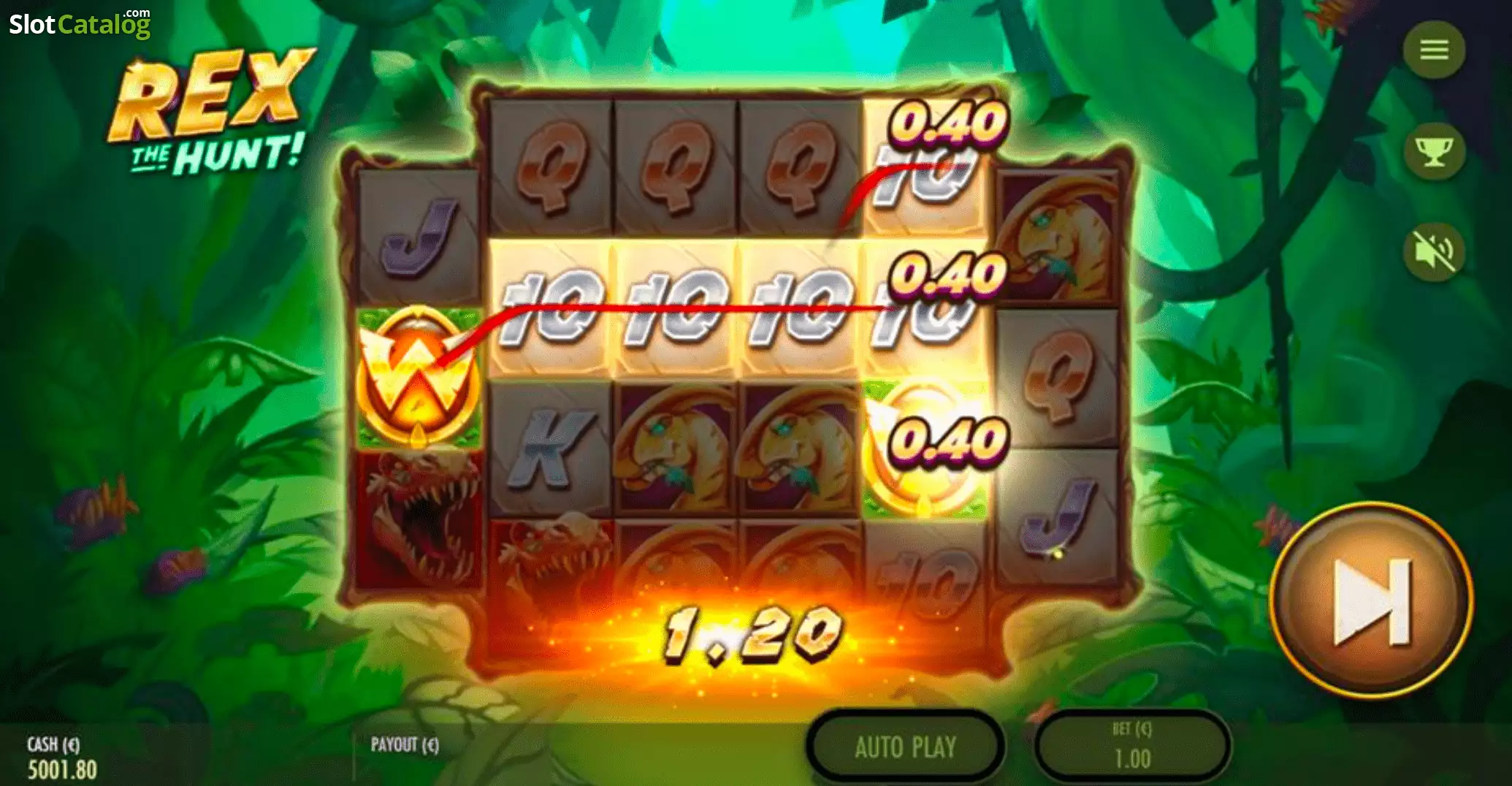Toggle the muted sound icon
The height and width of the screenshot is (786, 1512).
pos(1434,251)
